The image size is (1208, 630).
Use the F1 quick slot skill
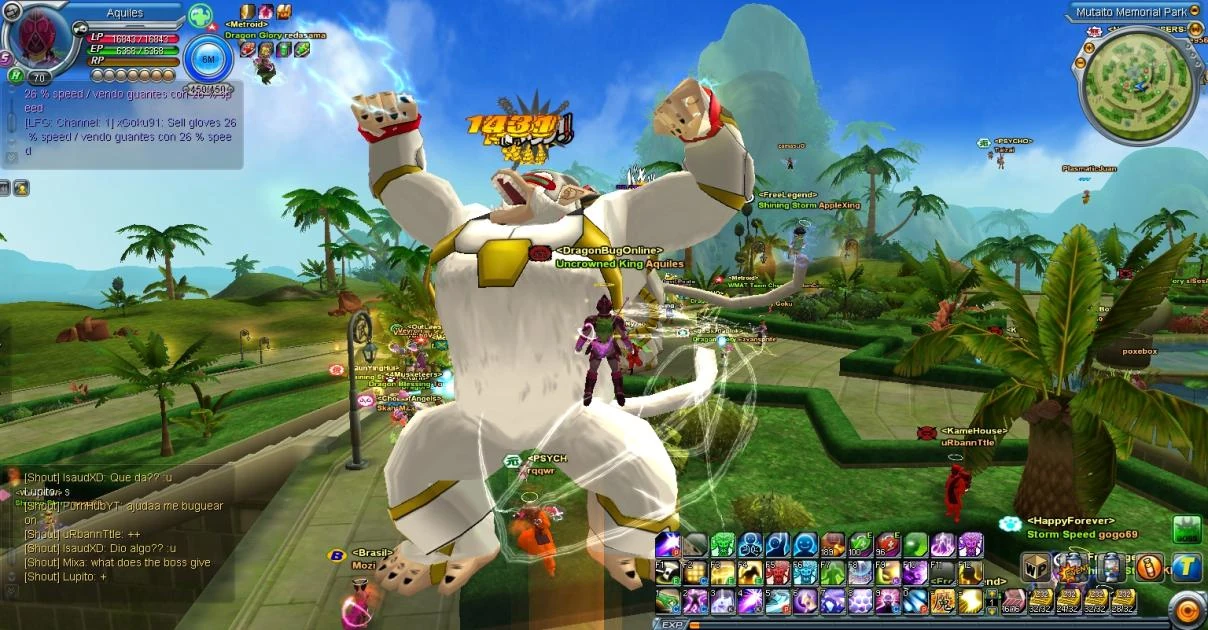click(x=668, y=573)
